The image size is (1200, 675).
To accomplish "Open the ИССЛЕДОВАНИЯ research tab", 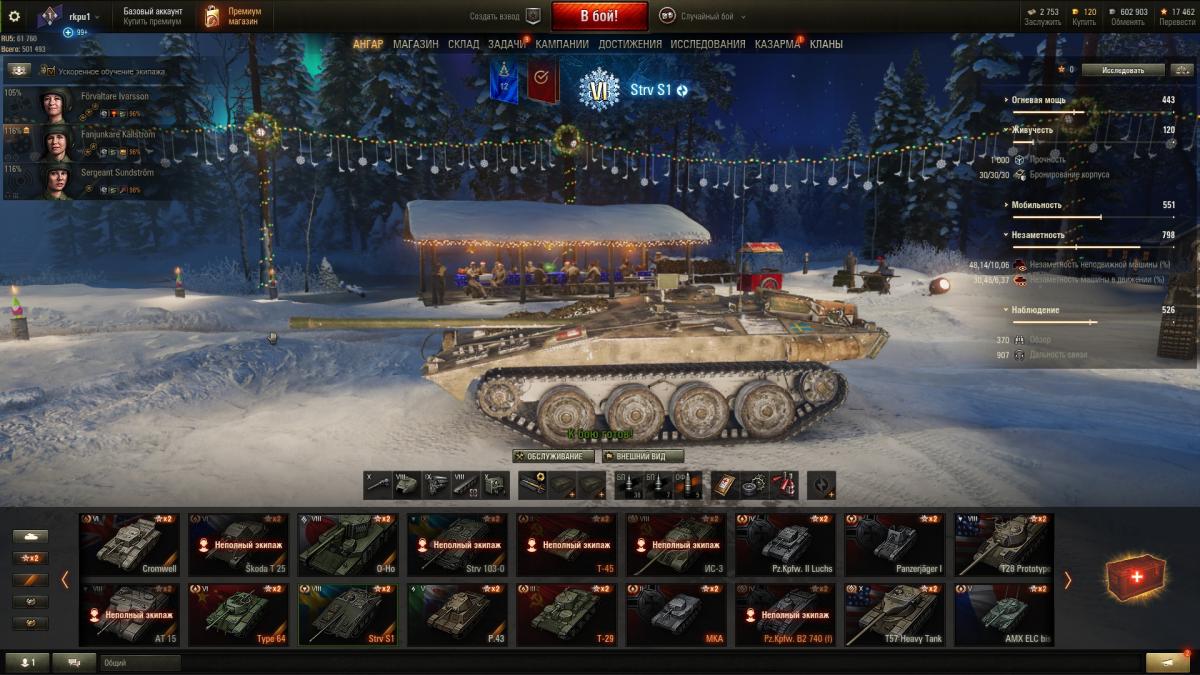I will (x=708, y=44).
